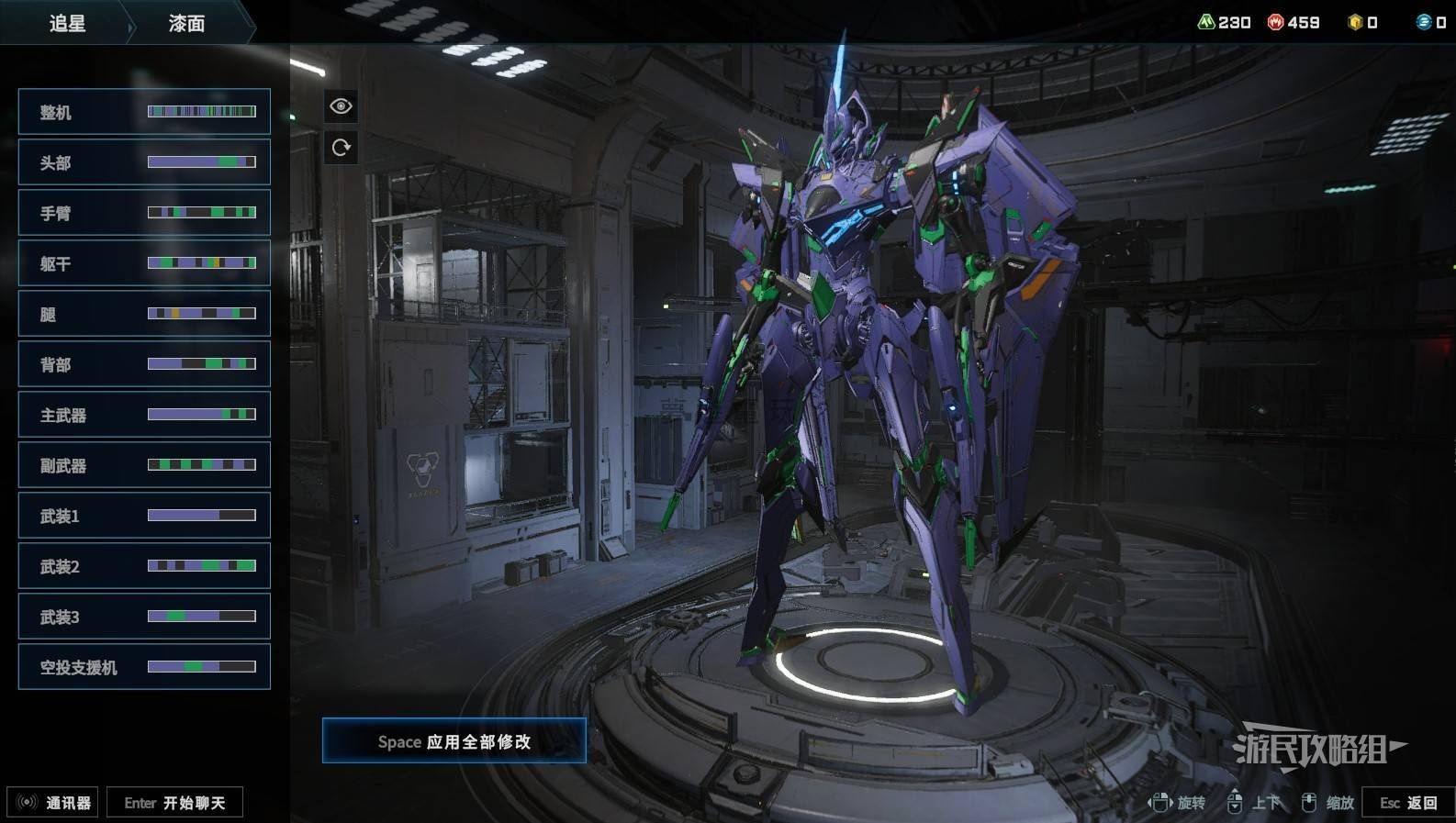Select the 主武器 main weapon paint row
1456x823 pixels.
pyautogui.click(x=144, y=415)
